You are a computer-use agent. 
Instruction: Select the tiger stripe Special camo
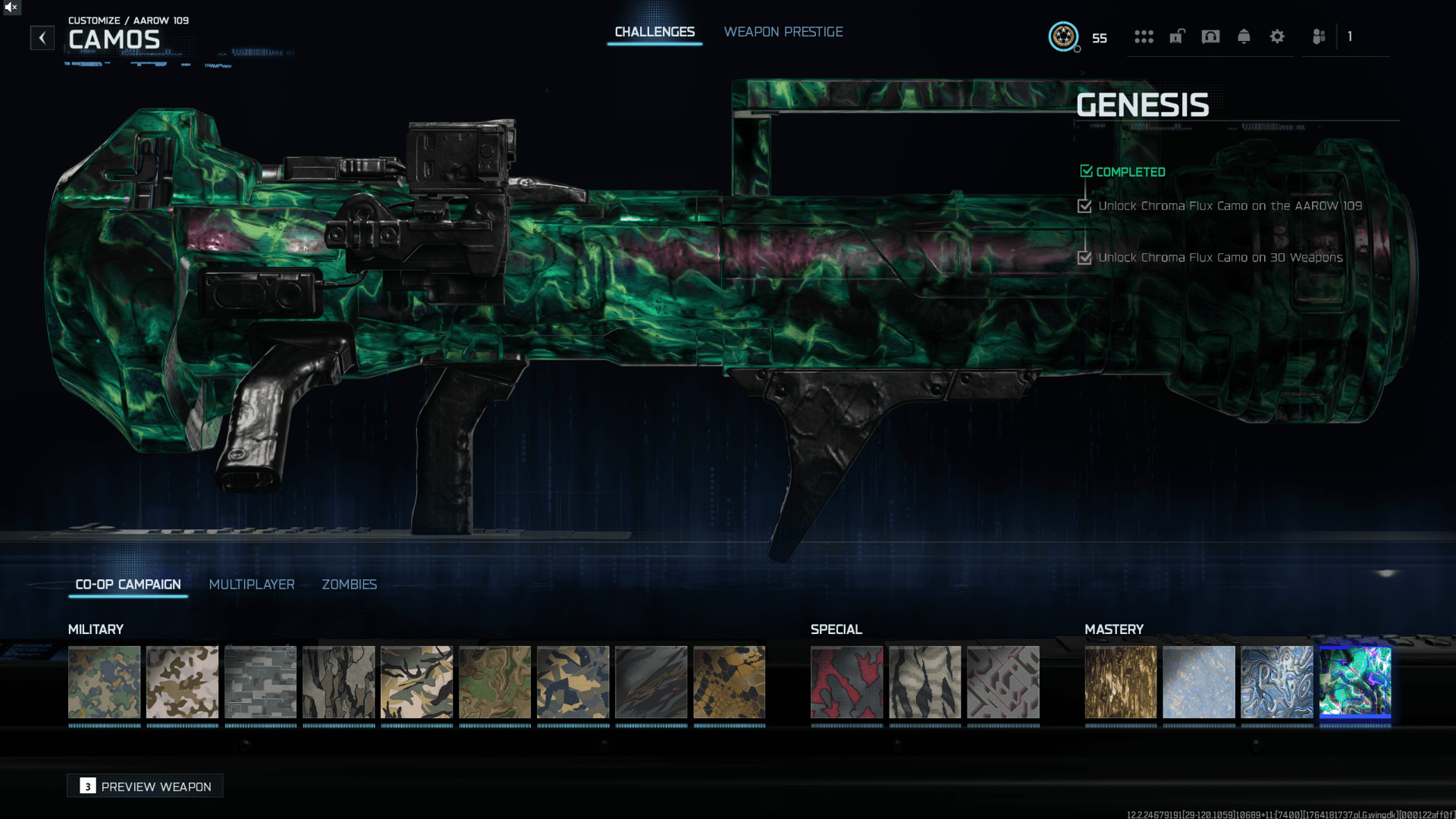[x=924, y=682]
